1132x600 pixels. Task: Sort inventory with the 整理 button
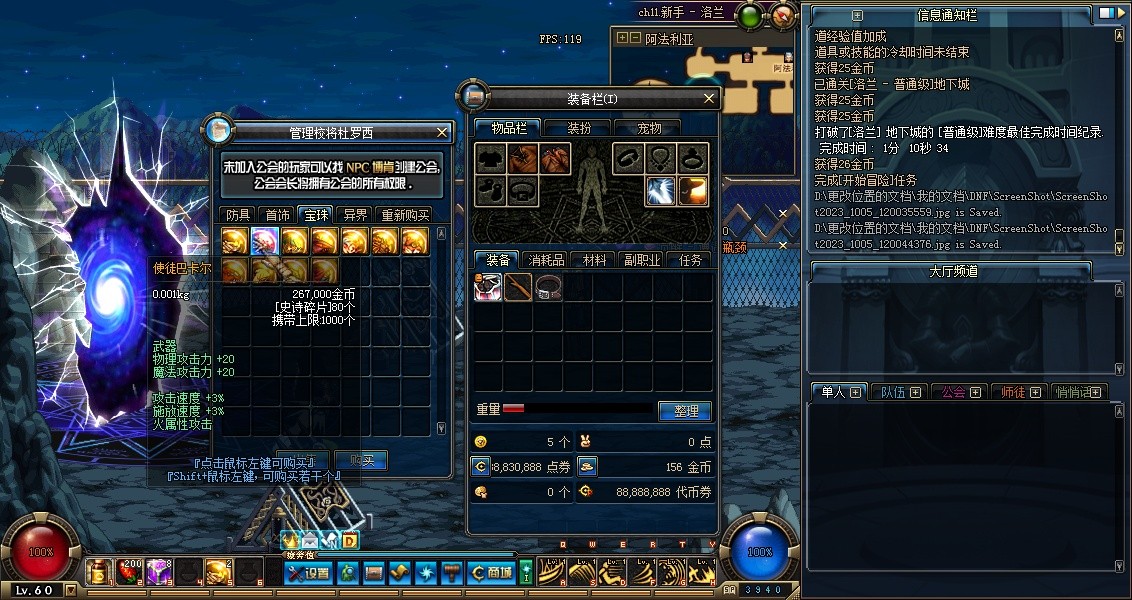coord(685,411)
